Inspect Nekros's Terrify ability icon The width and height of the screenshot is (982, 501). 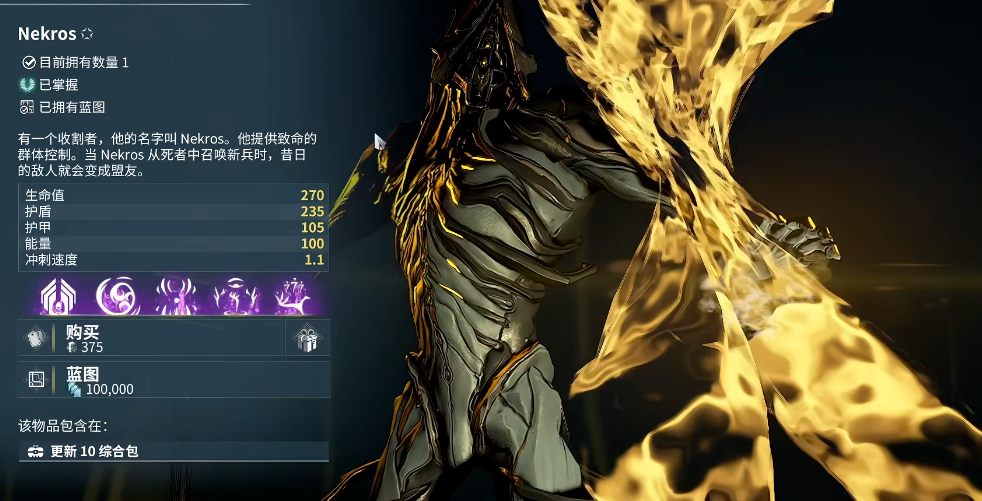click(x=174, y=296)
